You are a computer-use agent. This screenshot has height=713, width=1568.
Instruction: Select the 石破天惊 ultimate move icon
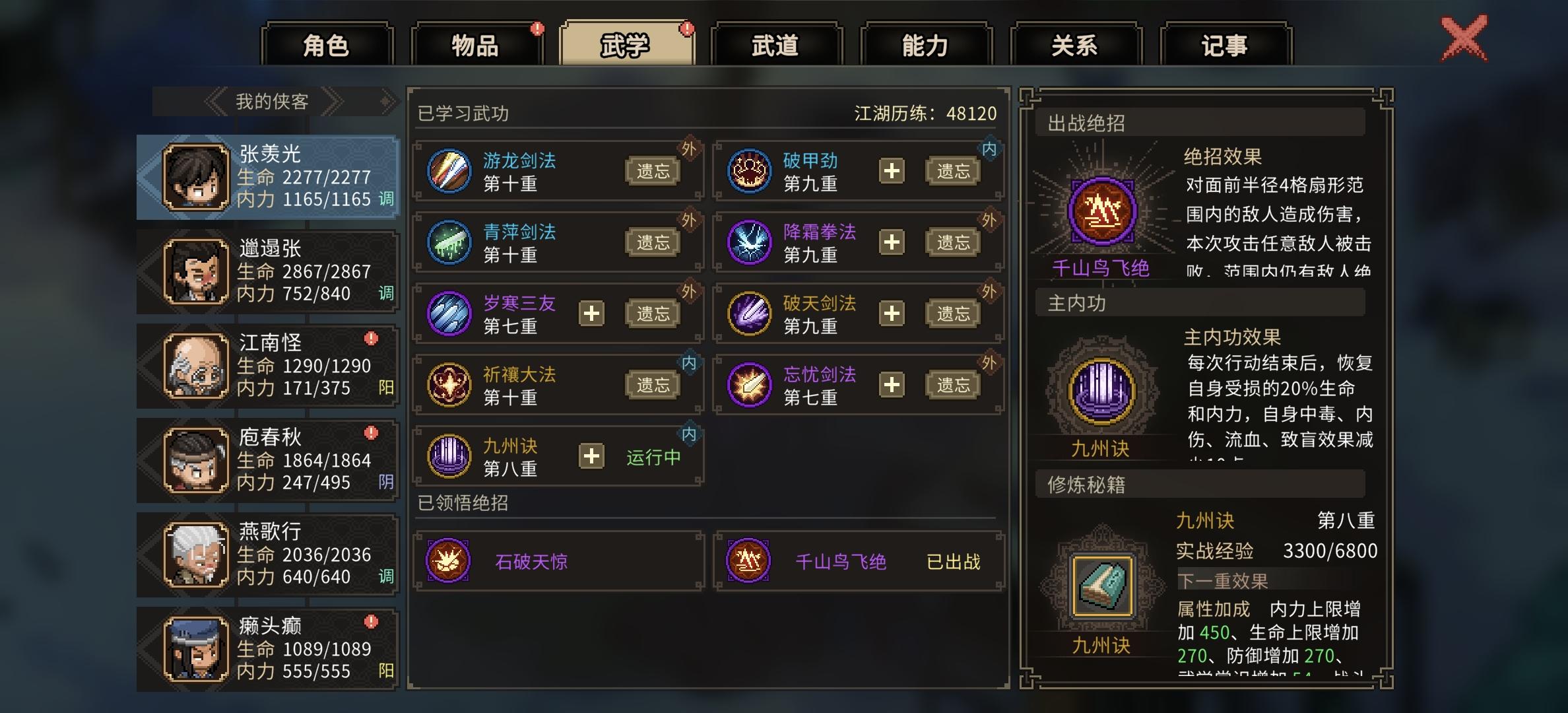[x=449, y=562]
